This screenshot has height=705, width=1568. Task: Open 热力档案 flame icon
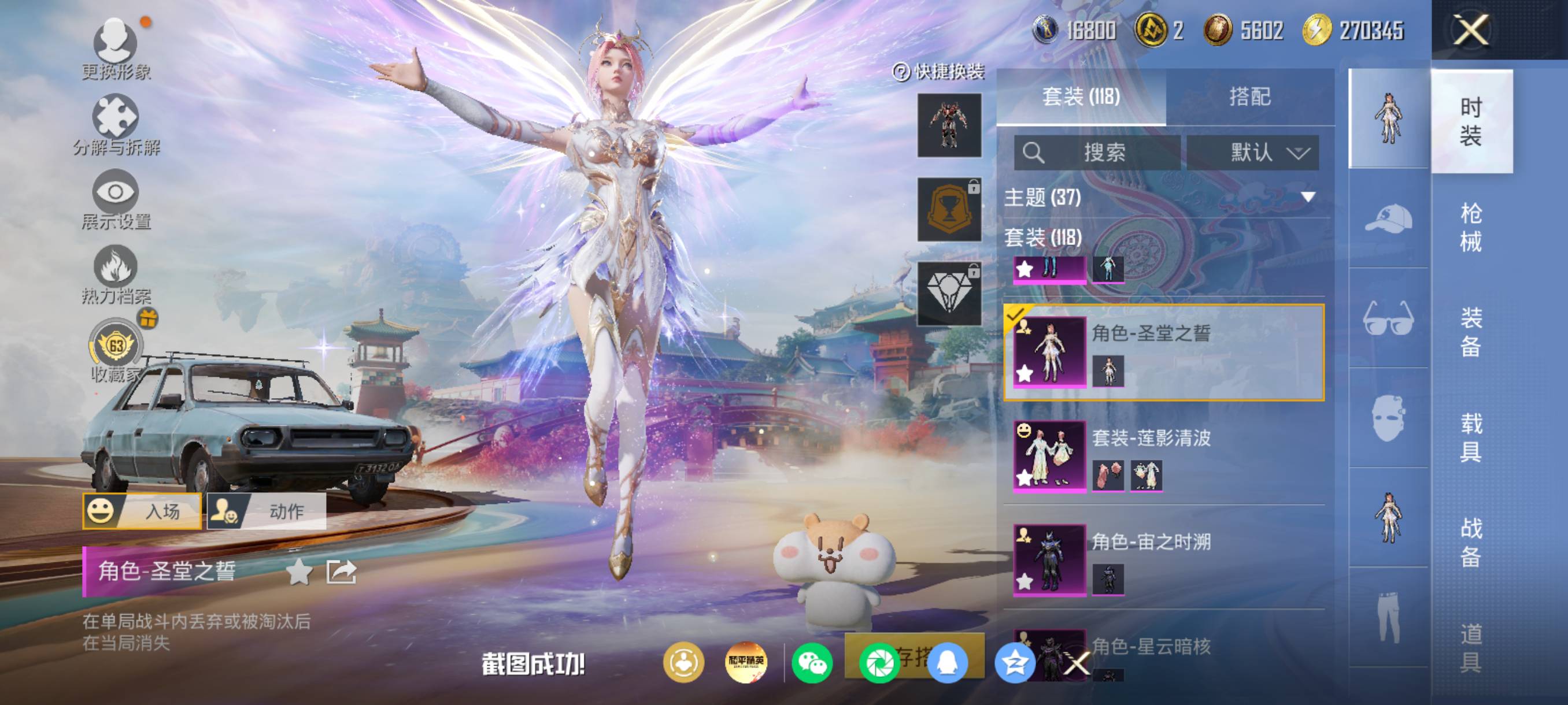pos(116,274)
